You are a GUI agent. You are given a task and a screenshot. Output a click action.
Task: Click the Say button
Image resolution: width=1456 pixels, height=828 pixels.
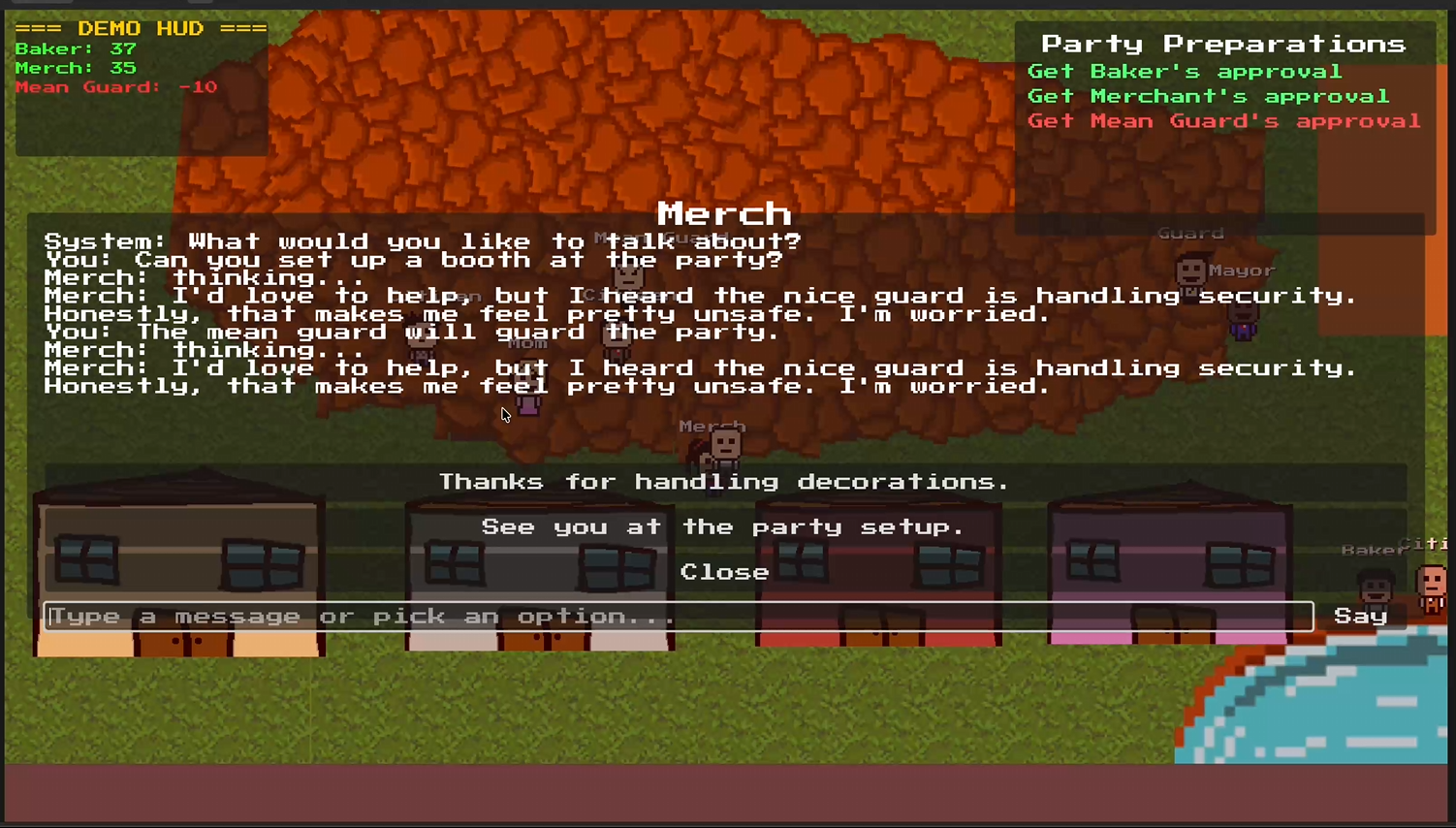1360,617
